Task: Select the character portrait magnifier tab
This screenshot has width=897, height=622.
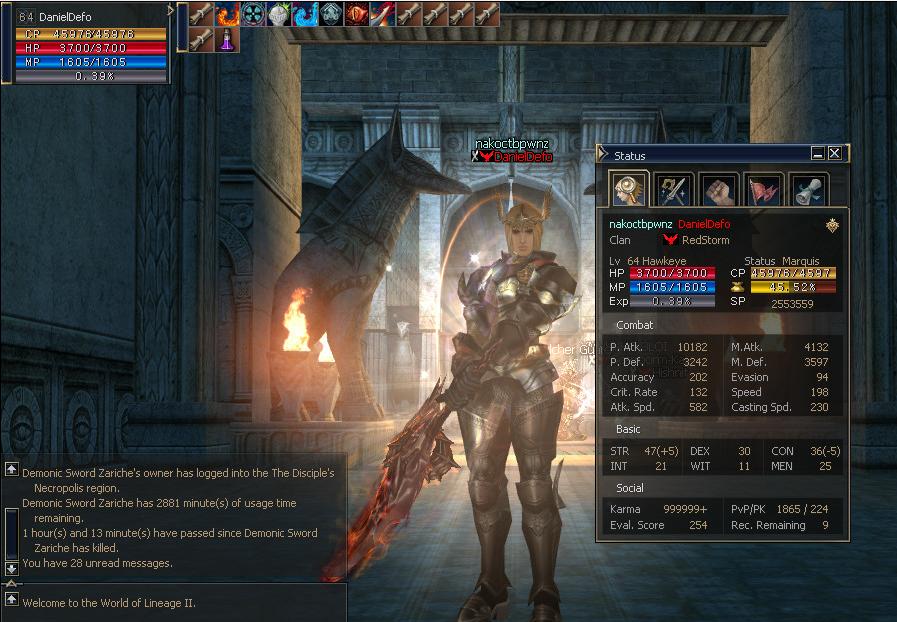Action: point(630,189)
